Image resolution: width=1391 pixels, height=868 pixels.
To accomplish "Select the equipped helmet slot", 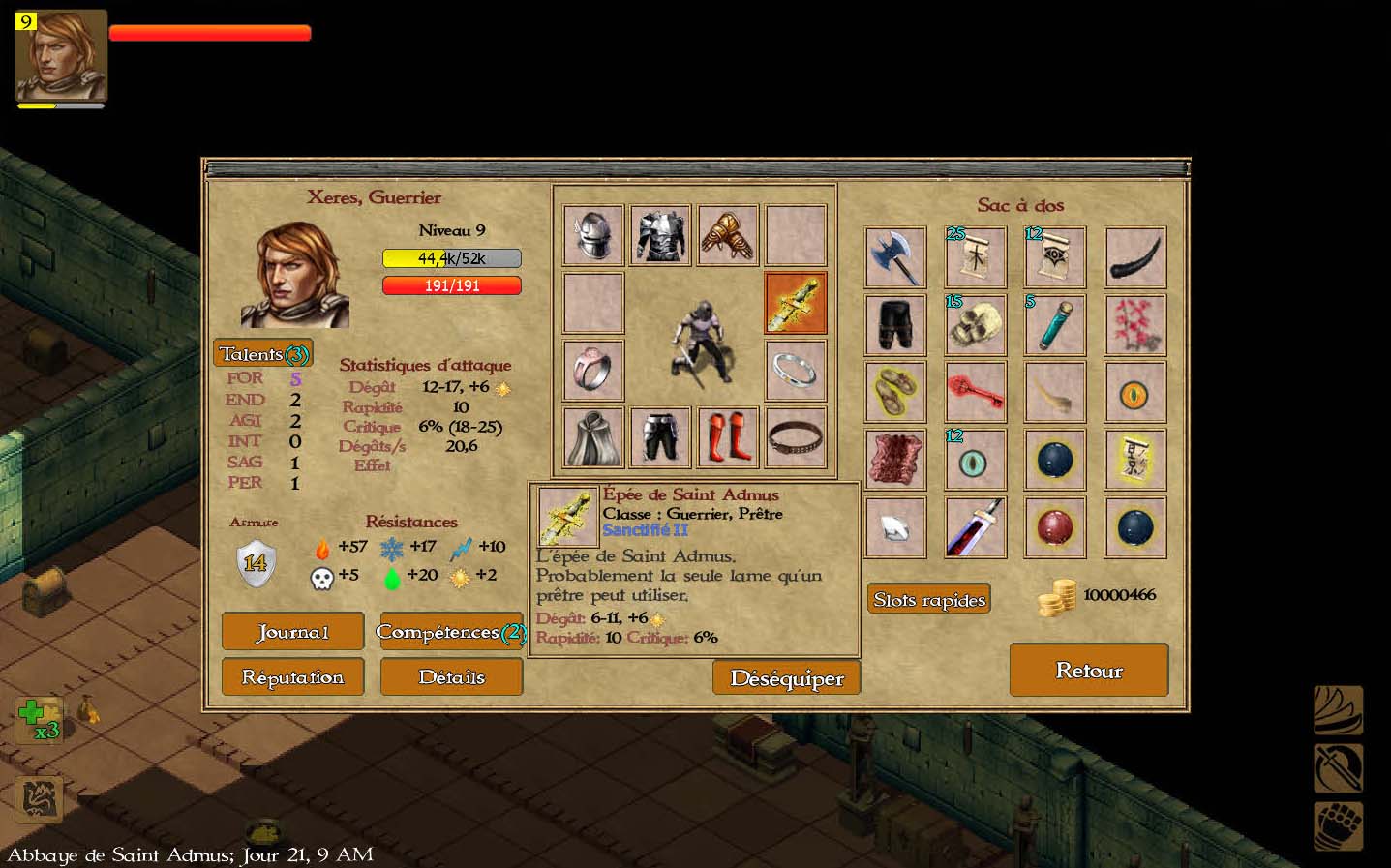I will [593, 235].
